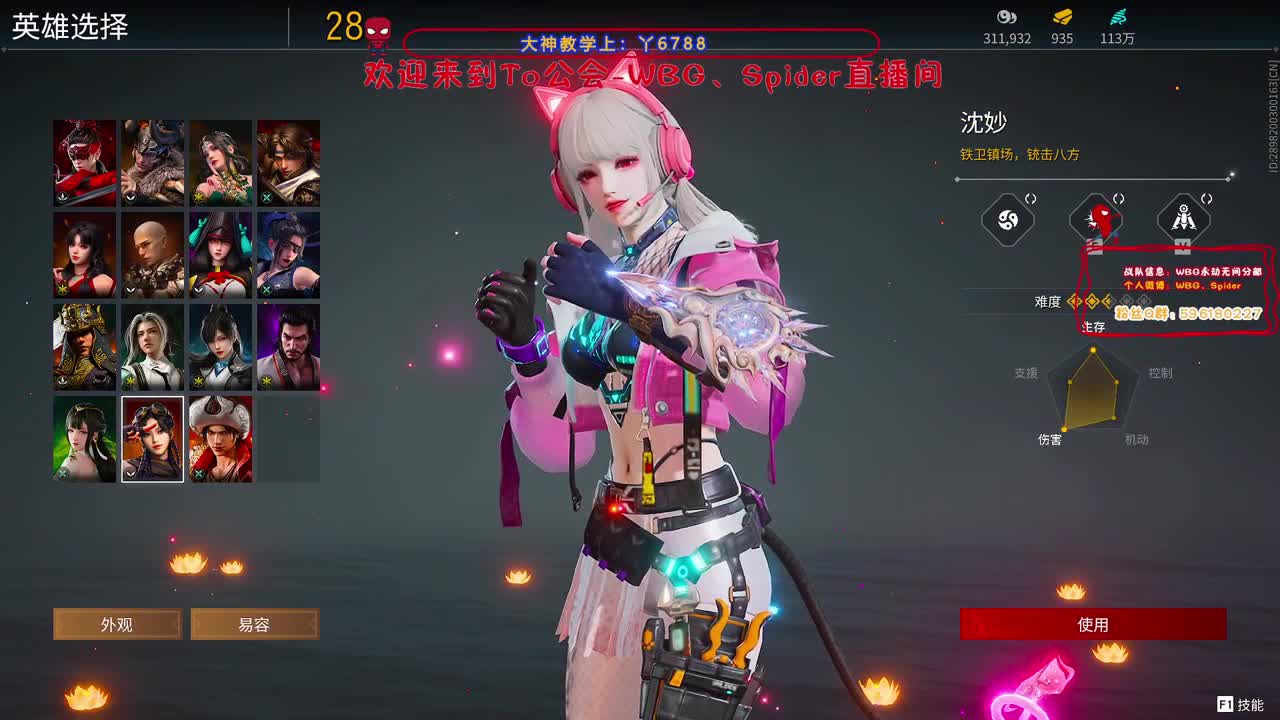The width and height of the screenshot is (1280, 720).
Task: Select the red-masked hero in the top-left slot
Action: pos(84,162)
